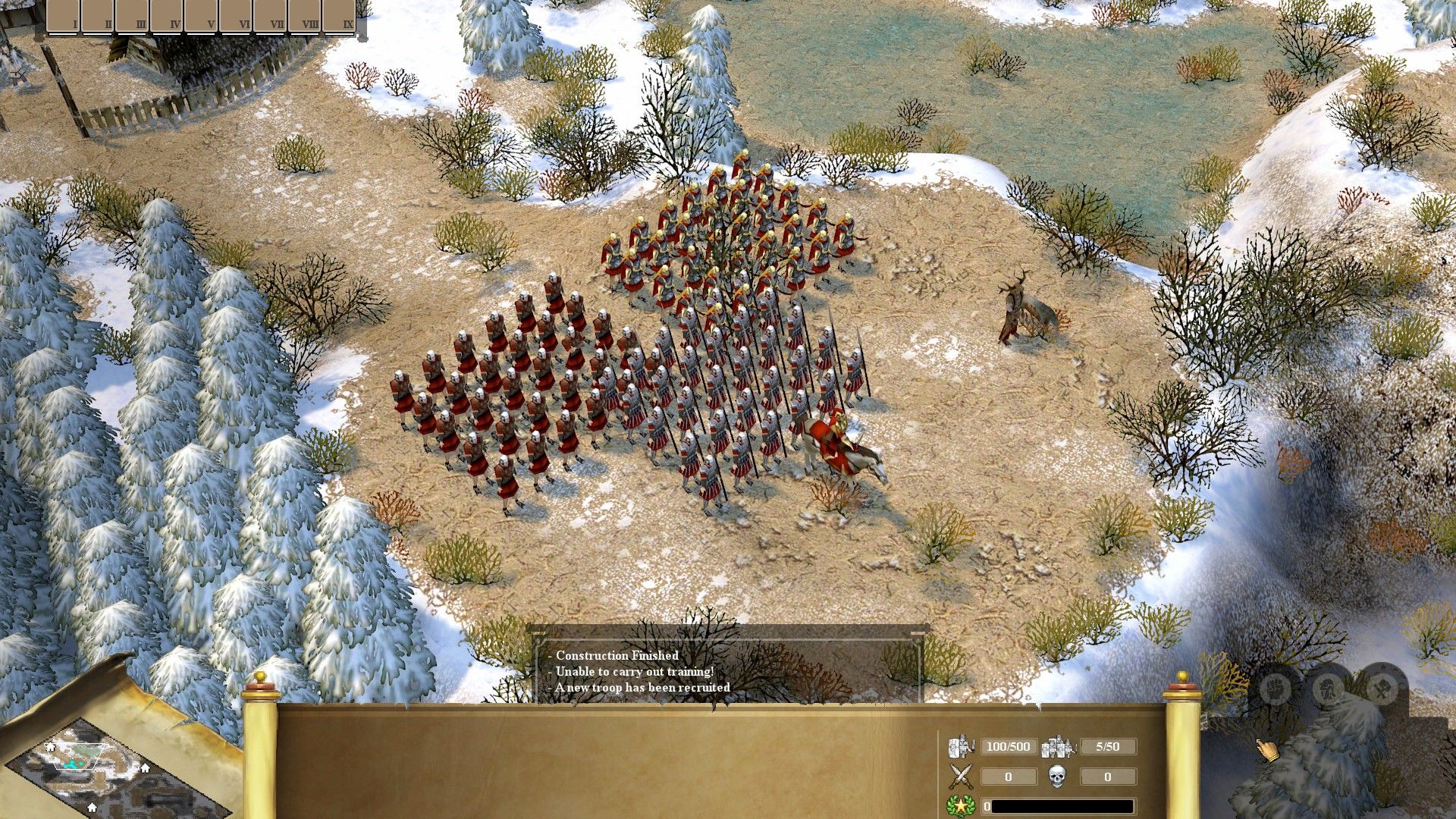This screenshot has height=819, width=1456.
Task: Select army group slot II
Action: tap(97, 16)
